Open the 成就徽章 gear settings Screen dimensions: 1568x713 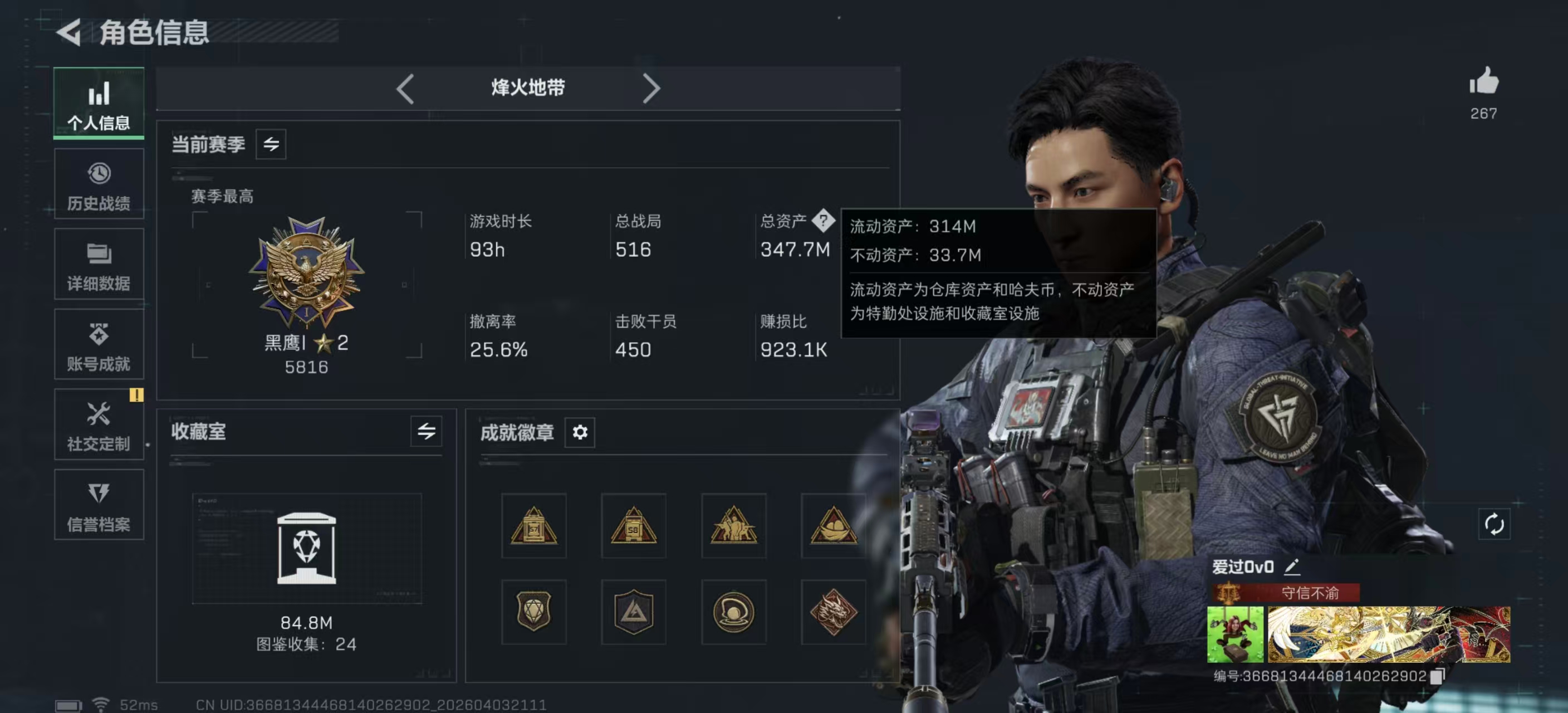580,432
